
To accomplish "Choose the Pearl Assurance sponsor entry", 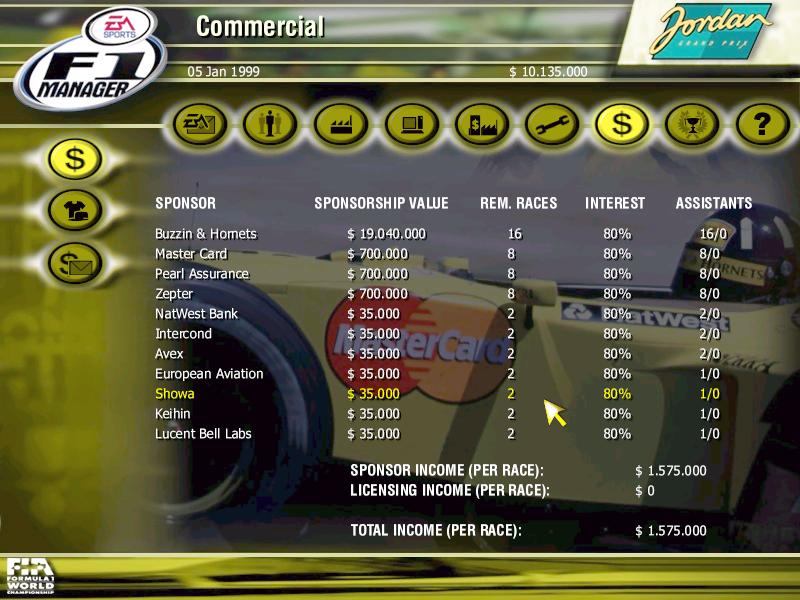I will click(x=202, y=274).
